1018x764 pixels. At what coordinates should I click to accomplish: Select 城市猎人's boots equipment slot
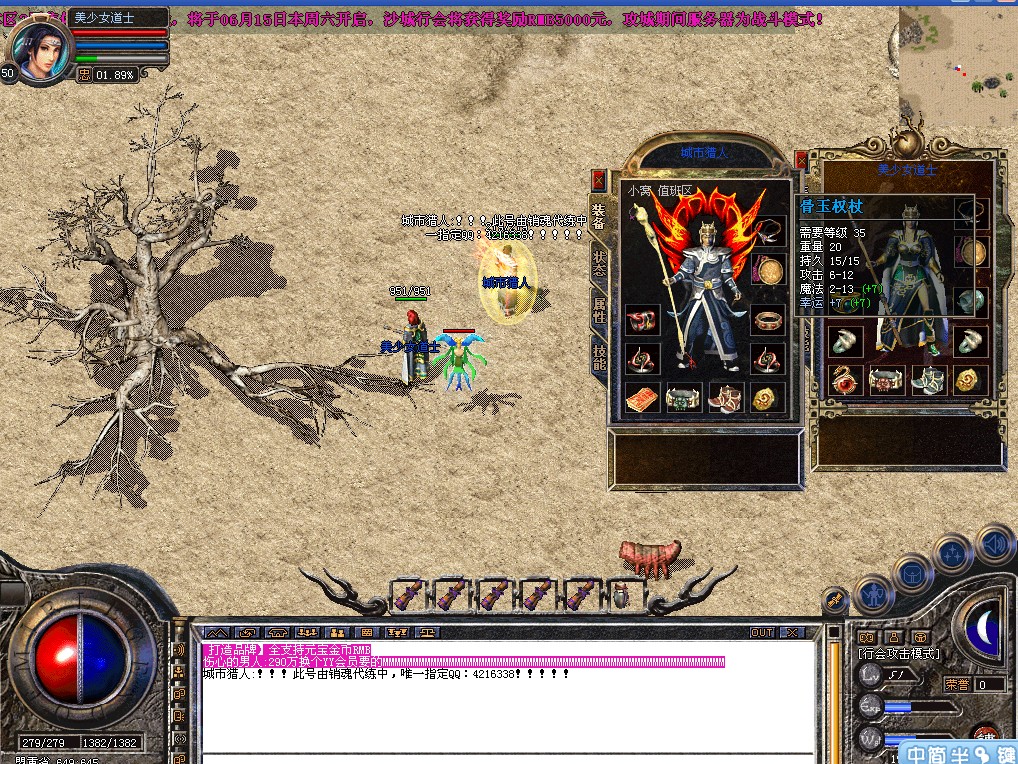[726, 399]
